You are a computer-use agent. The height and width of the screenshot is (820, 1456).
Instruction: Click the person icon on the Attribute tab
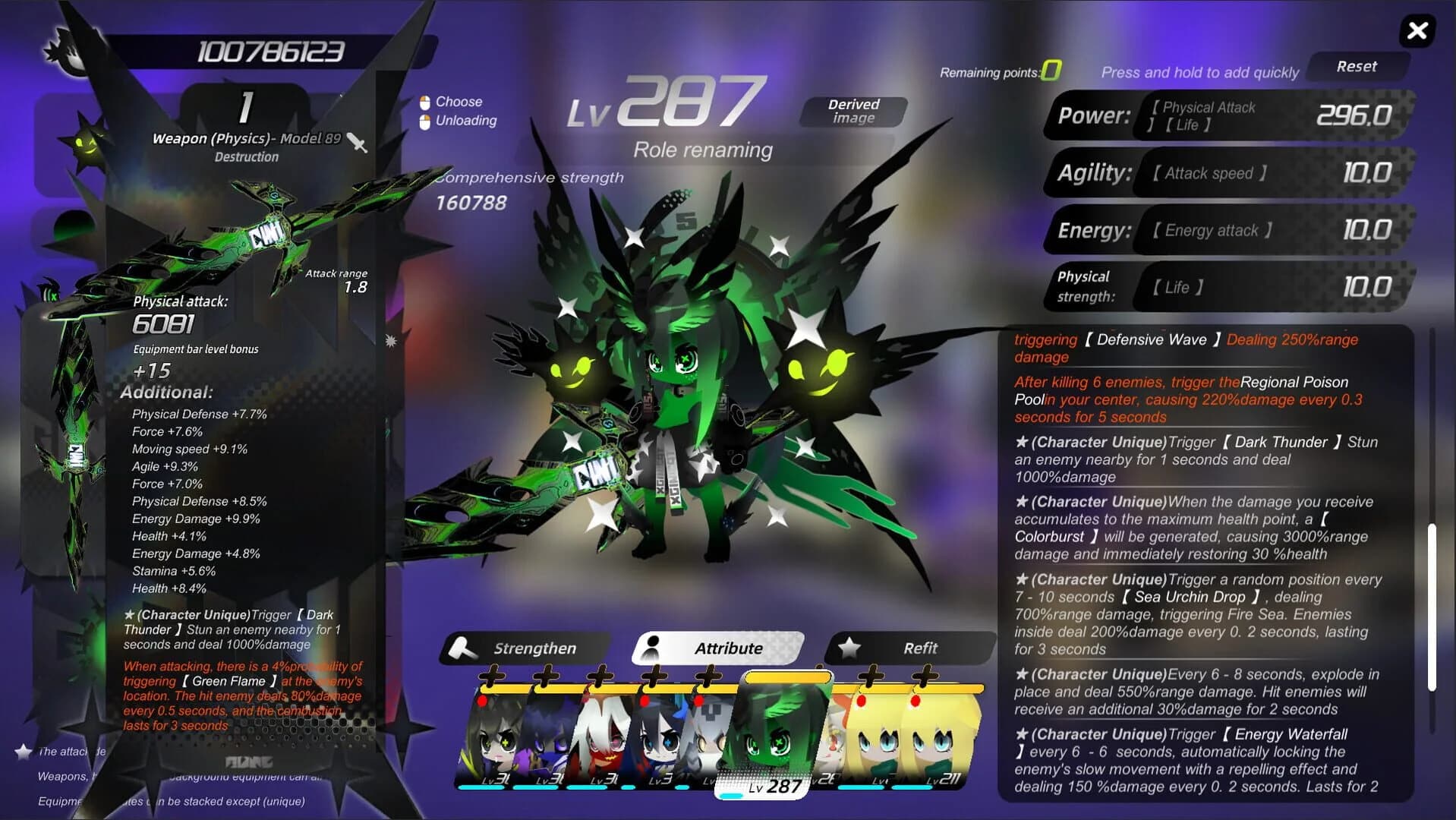[x=654, y=648]
